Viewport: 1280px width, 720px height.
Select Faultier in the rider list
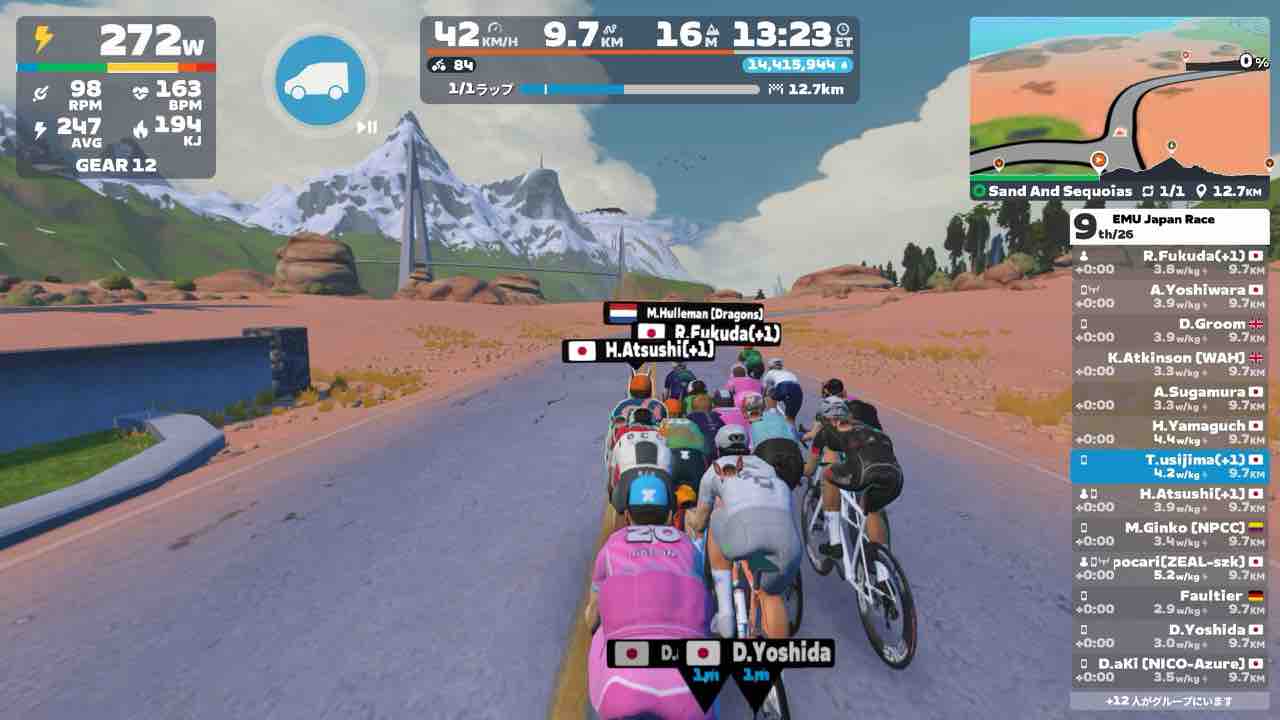click(x=1169, y=602)
